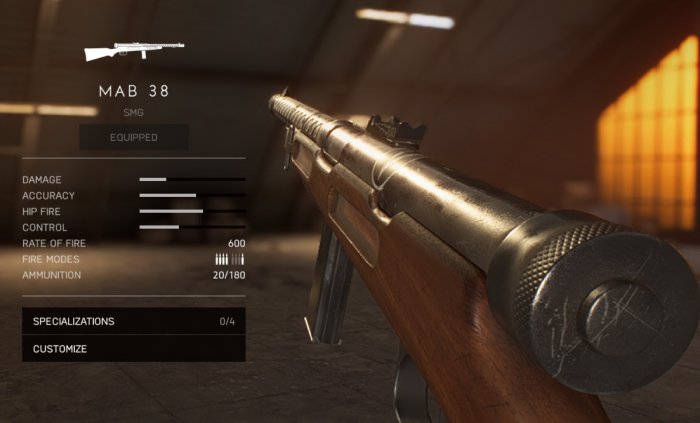Click the Equipped button

point(134,137)
